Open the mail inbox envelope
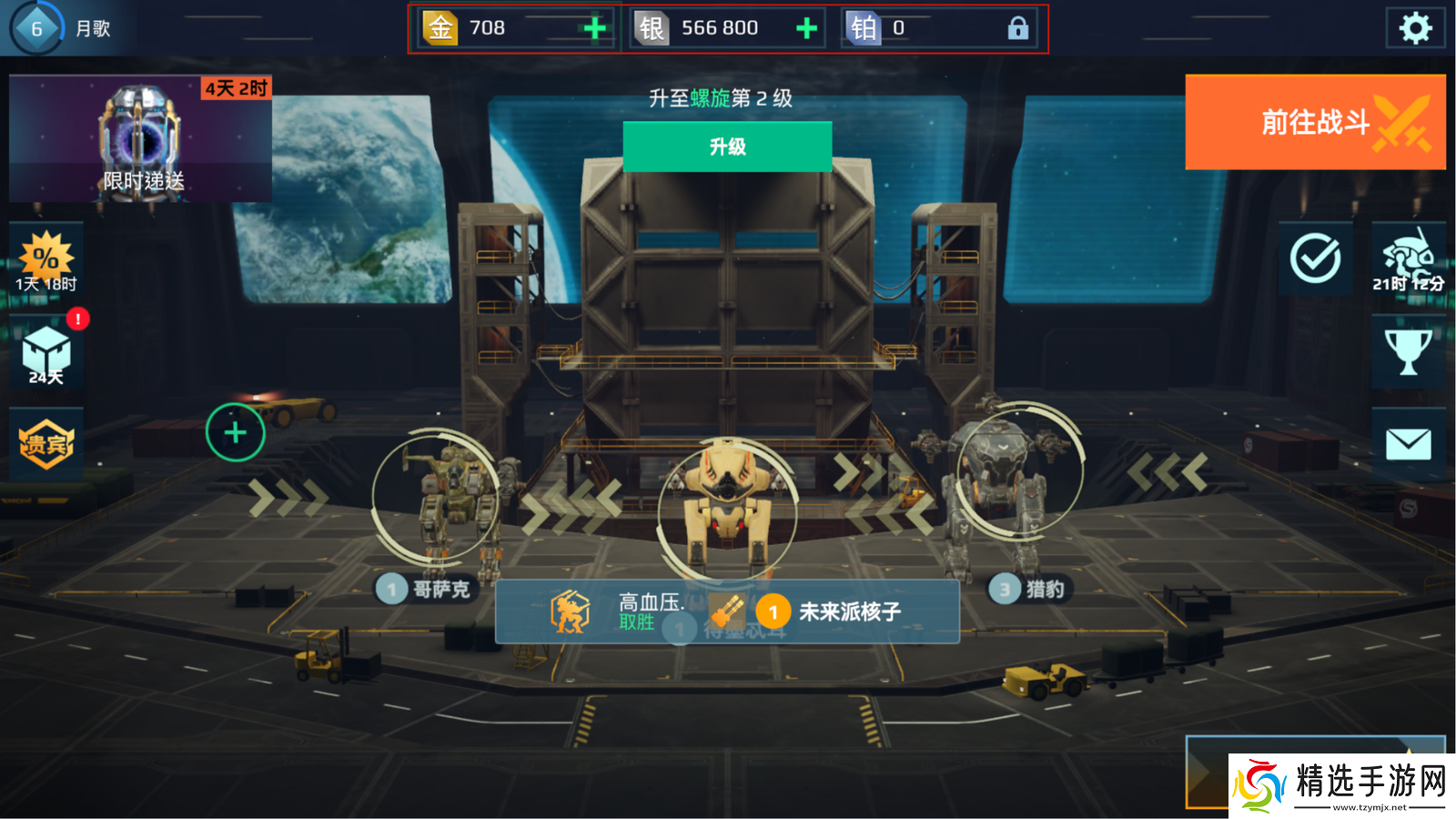This screenshot has width=1456, height=819. point(1408,444)
